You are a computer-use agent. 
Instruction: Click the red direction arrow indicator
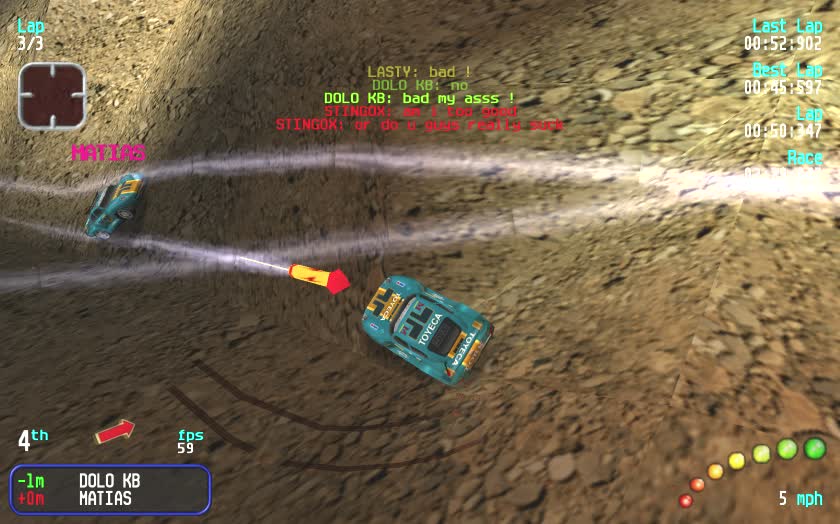[115, 431]
